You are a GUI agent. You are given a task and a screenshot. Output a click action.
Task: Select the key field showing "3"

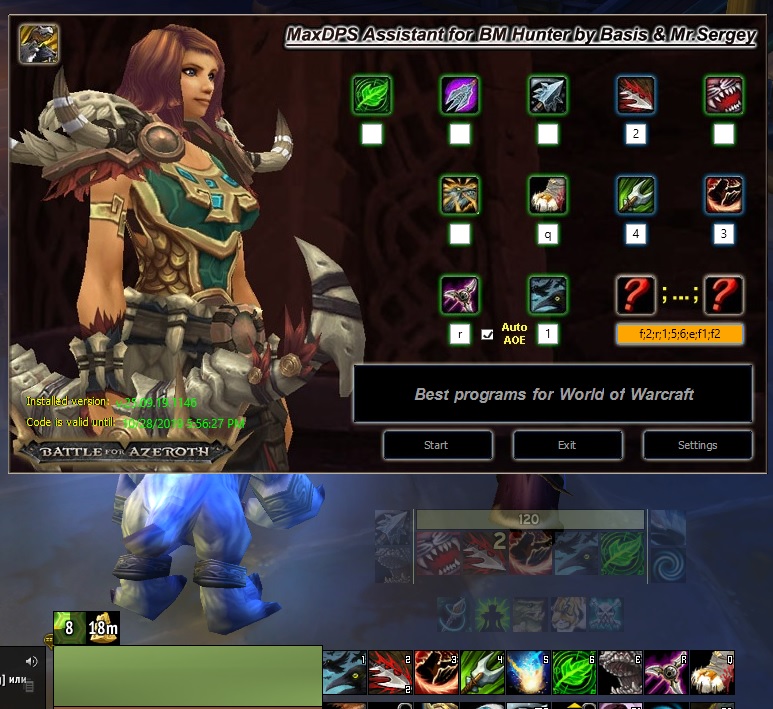[723, 235]
